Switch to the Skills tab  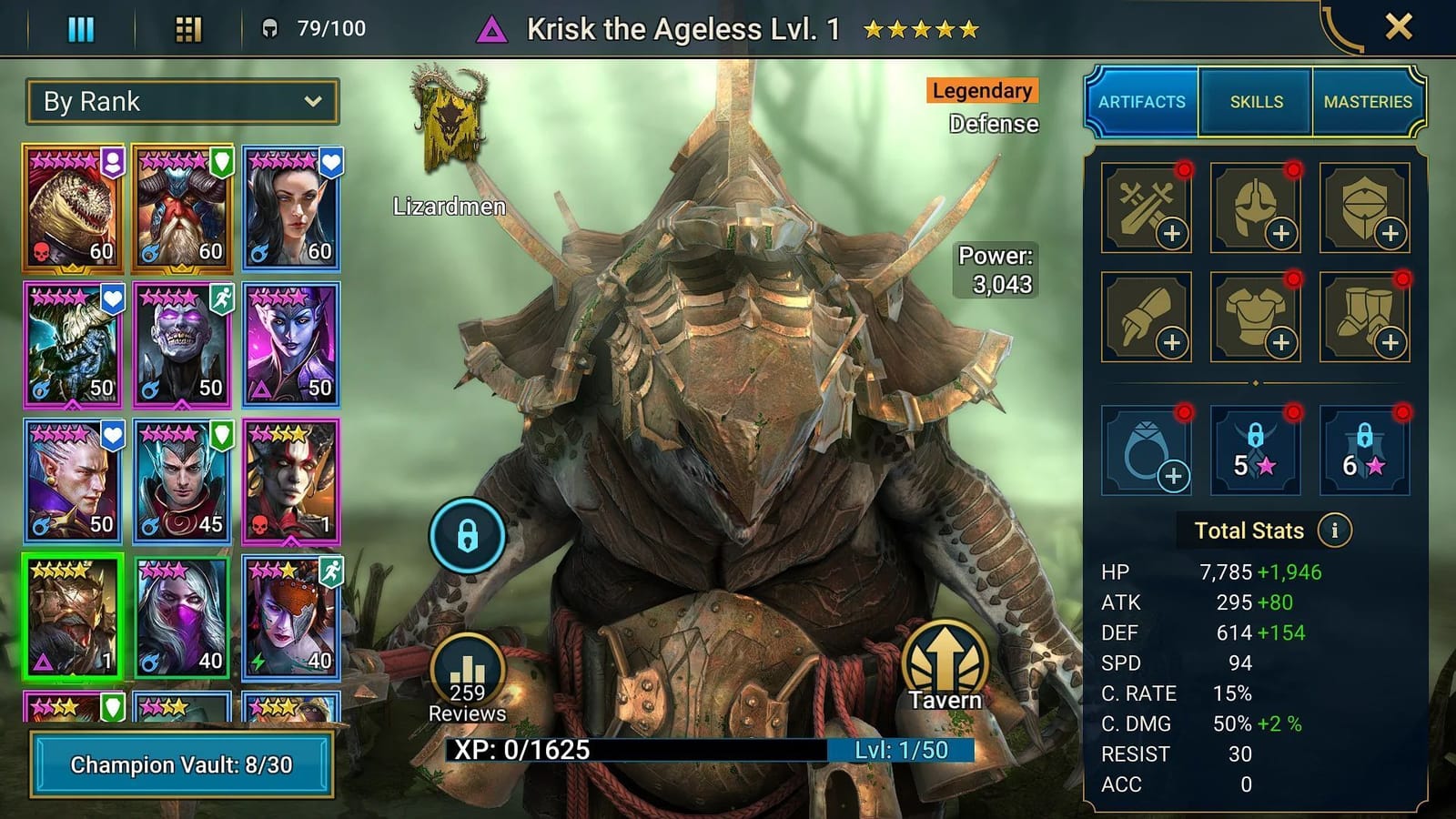[1254, 102]
